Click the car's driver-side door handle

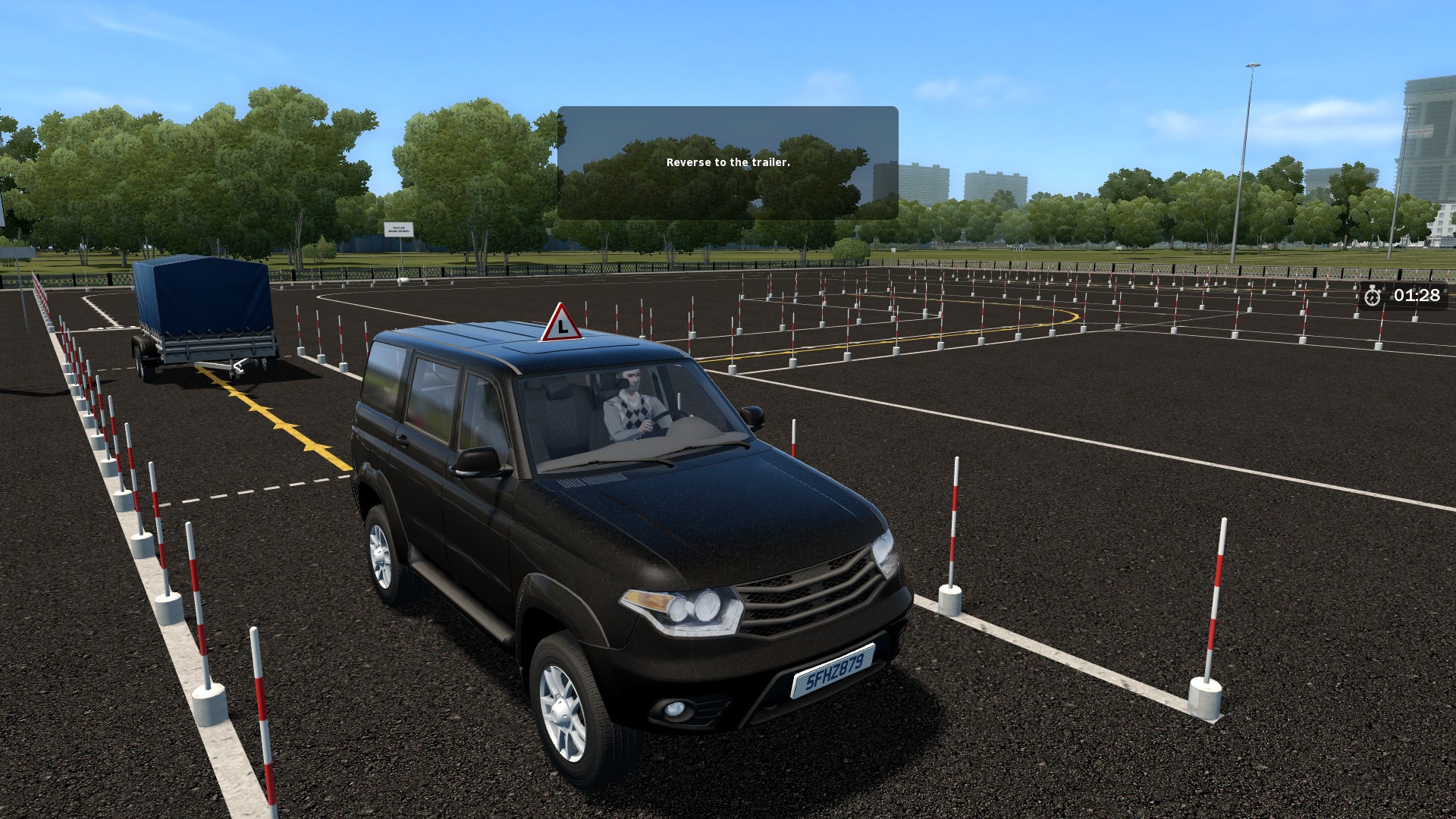click(x=403, y=440)
